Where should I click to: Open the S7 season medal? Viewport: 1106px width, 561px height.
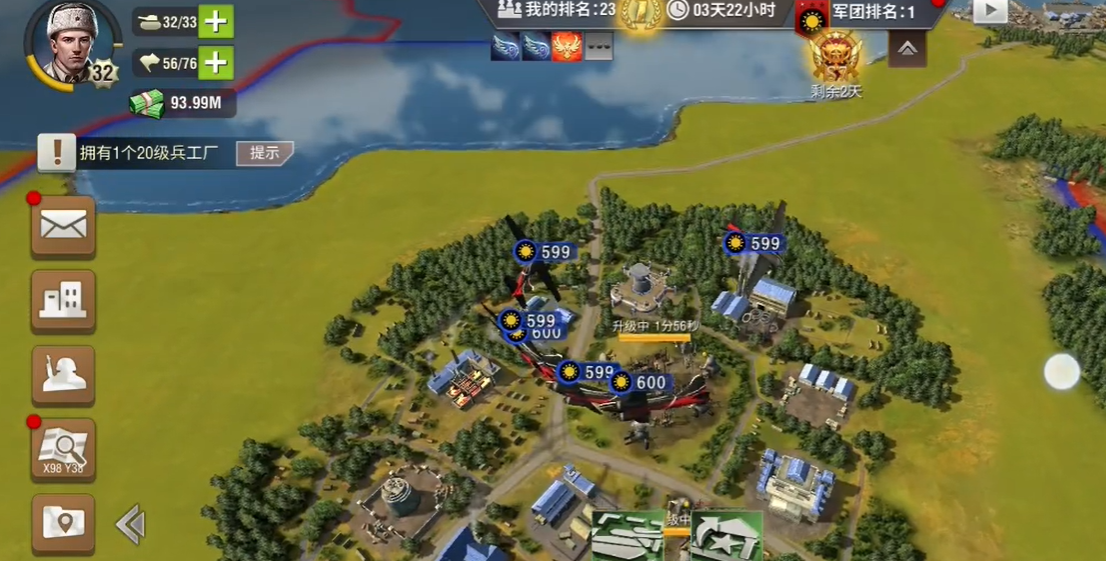836,57
